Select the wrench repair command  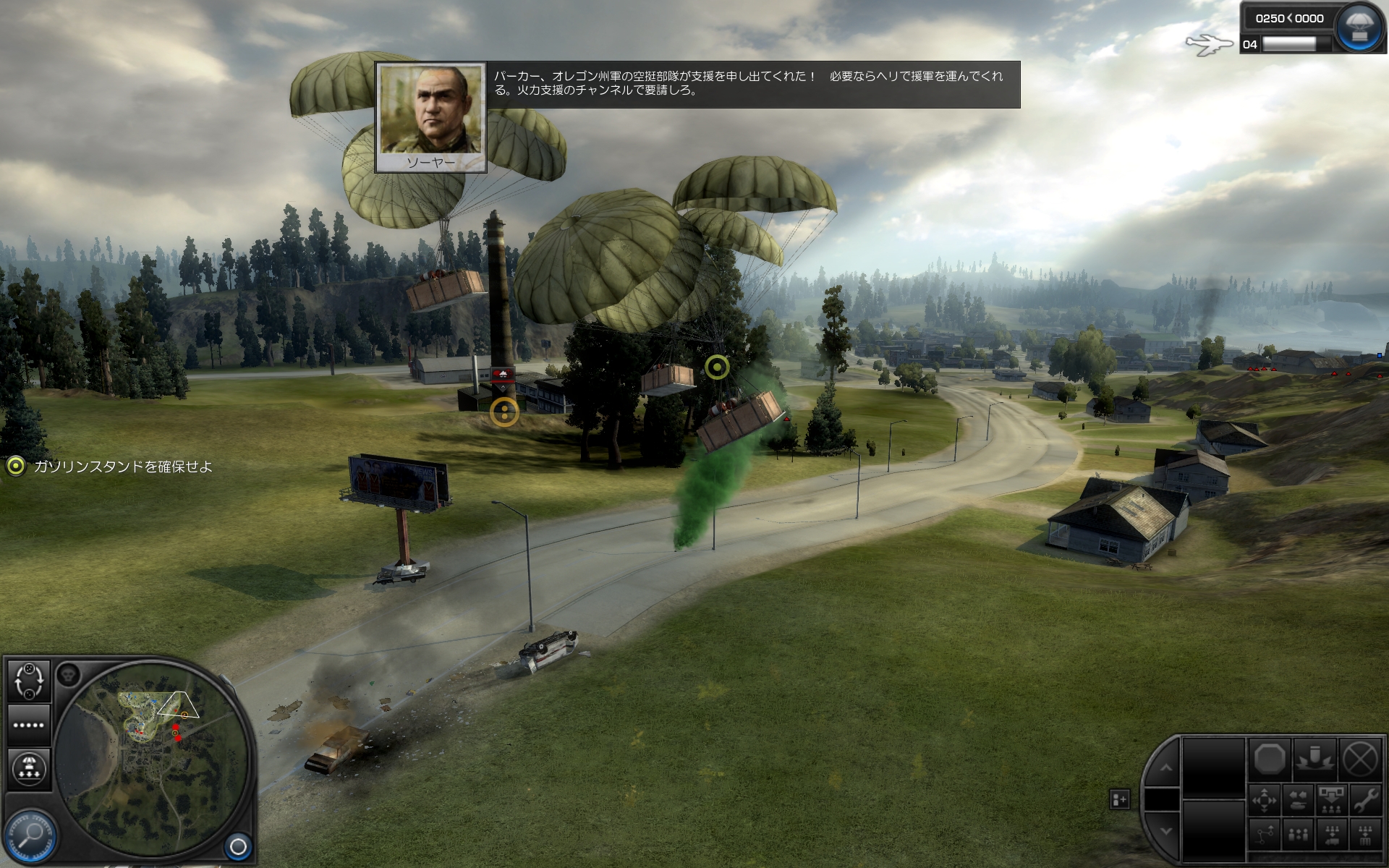click(1365, 800)
